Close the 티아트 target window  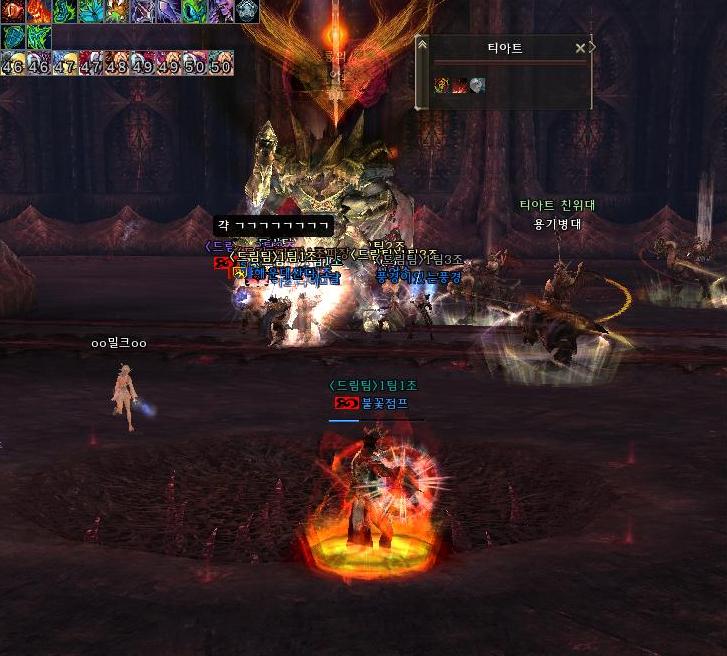click(580, 48)
